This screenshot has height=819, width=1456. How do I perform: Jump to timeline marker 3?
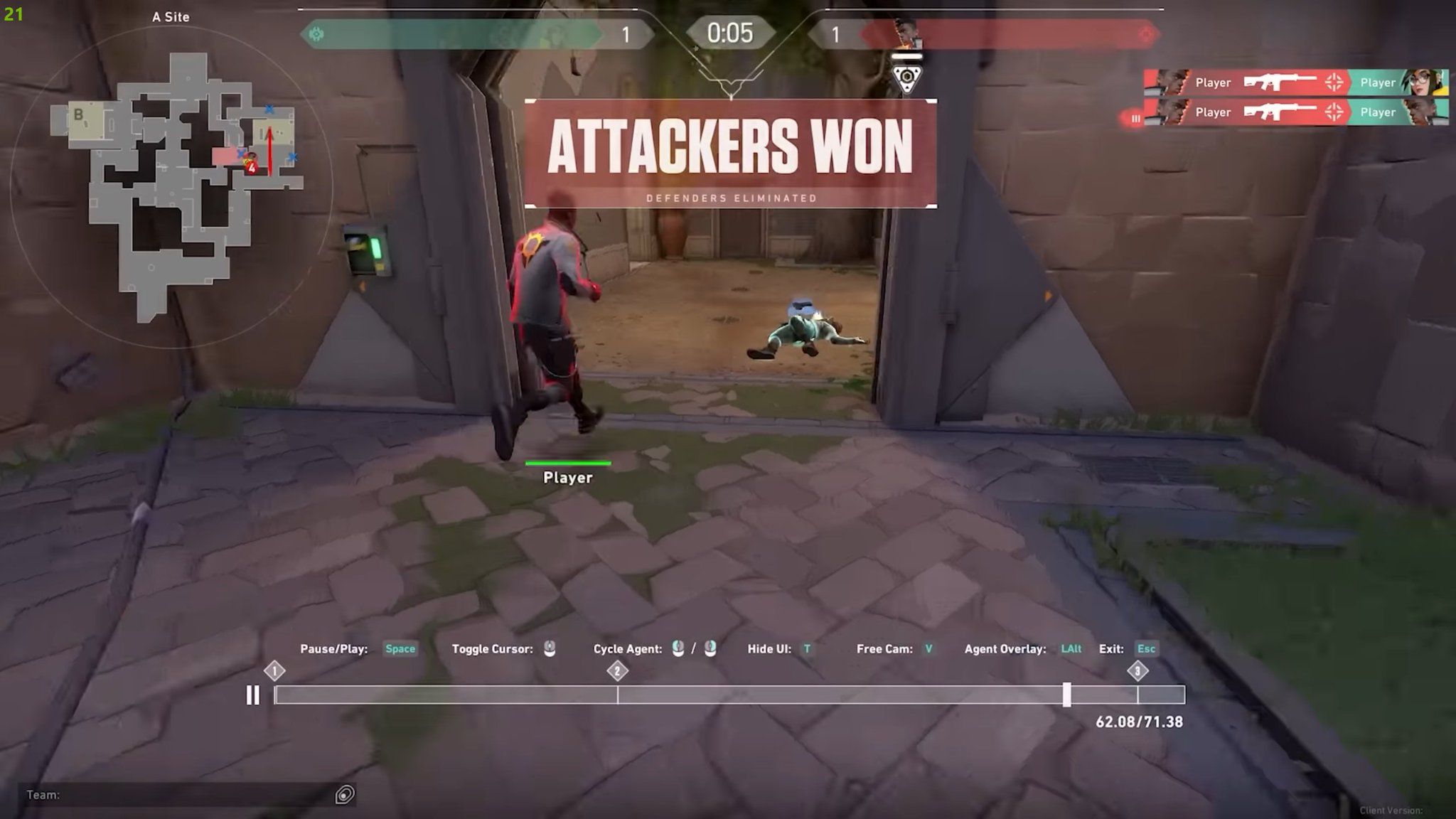click(x=1137, y=670)
